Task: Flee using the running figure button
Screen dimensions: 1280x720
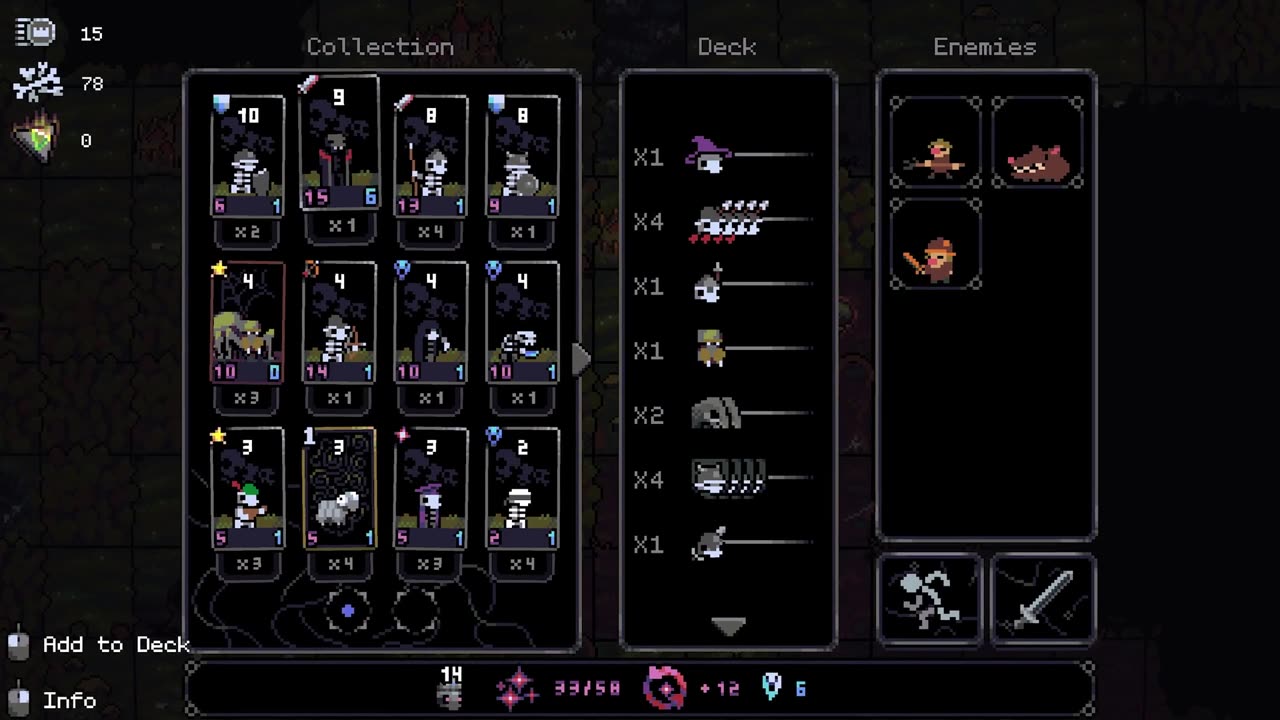Action: pyautogui.click(x=930, y=599)
